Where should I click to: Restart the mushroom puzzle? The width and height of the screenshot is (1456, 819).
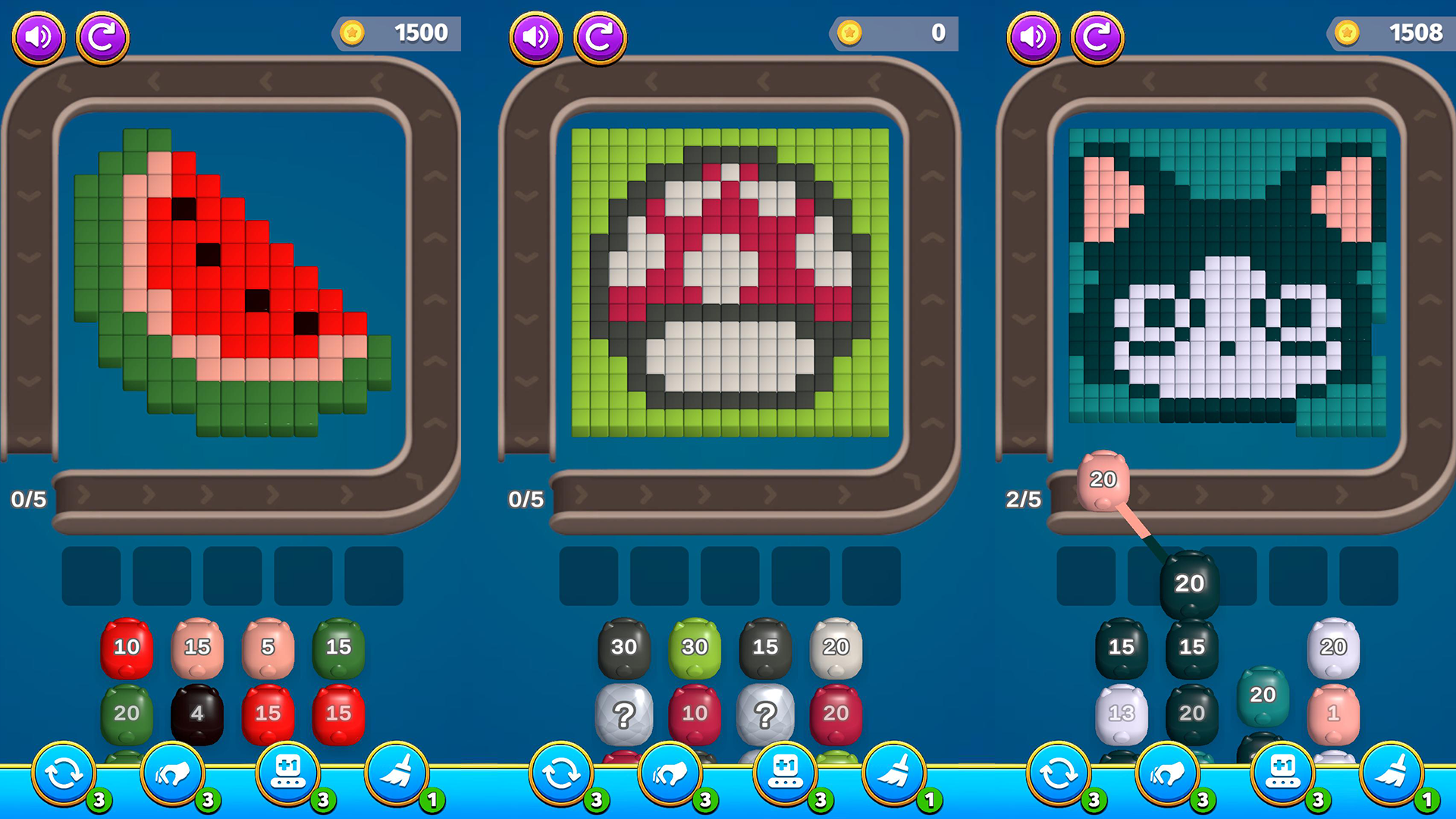[x=599, y=34]
